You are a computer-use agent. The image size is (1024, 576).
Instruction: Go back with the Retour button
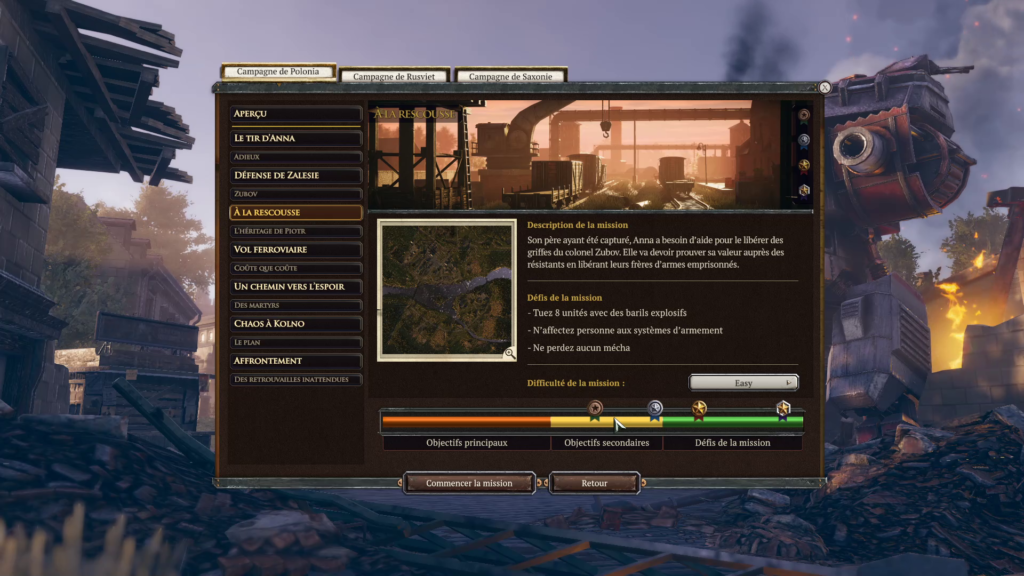(x=594, y=483)
